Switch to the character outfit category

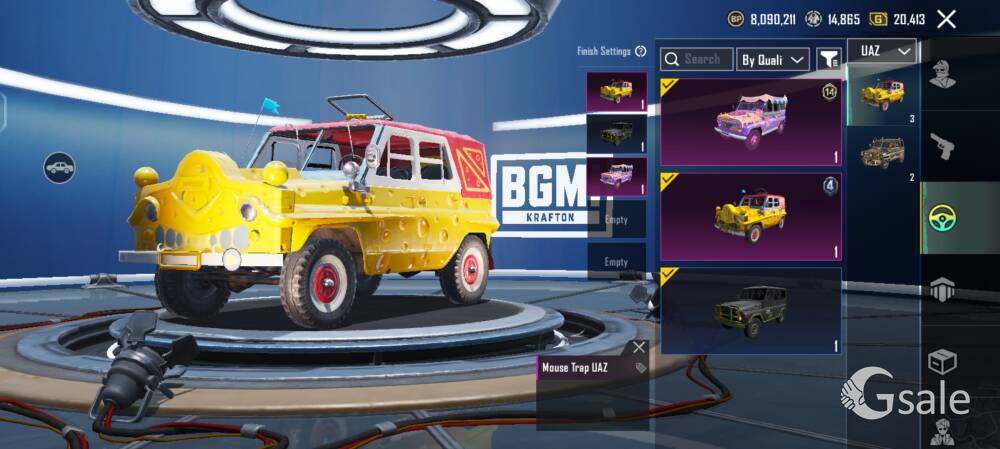(x=942, y=74)
